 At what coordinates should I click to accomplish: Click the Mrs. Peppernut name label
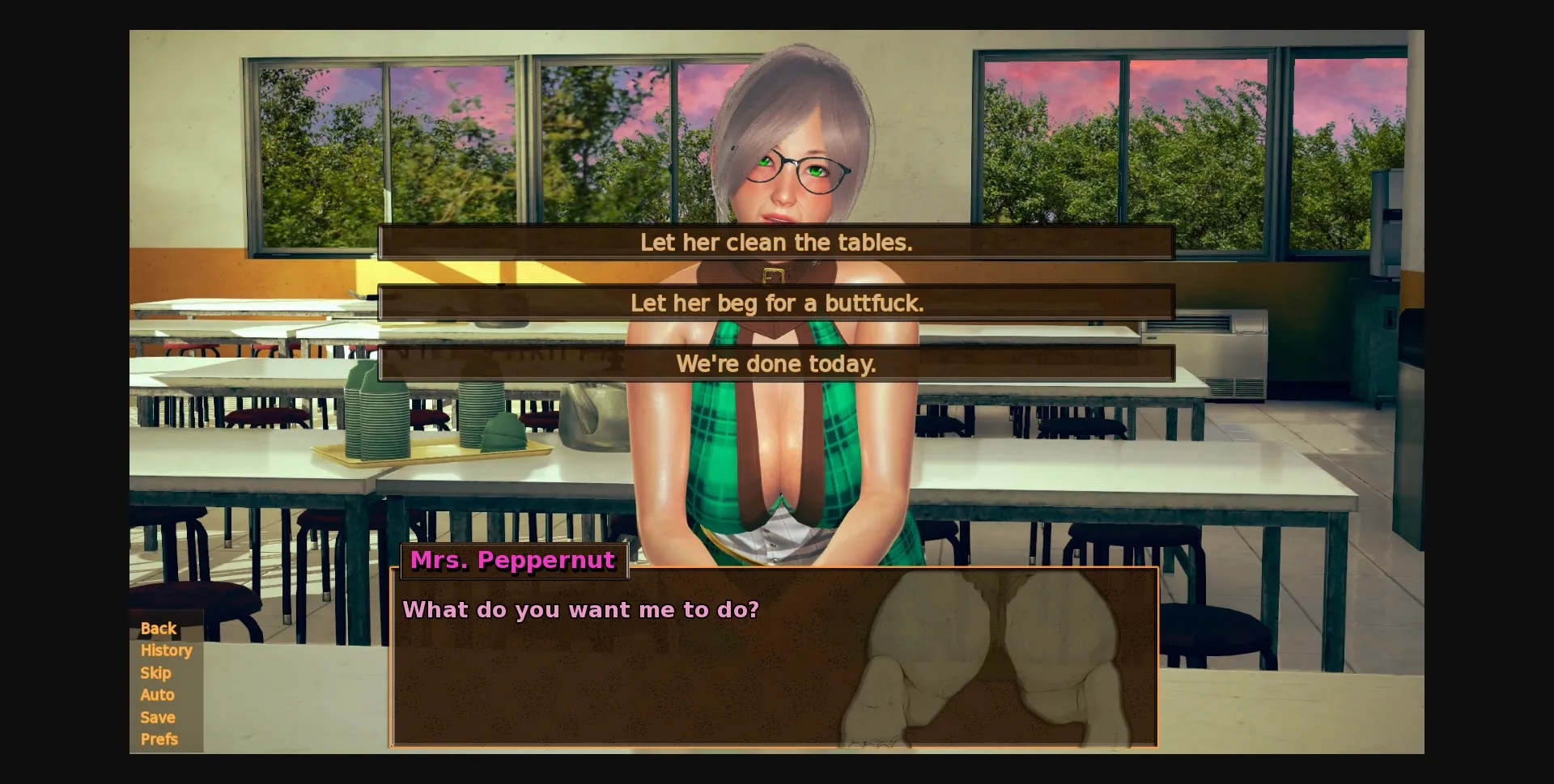tap(512, 560)
